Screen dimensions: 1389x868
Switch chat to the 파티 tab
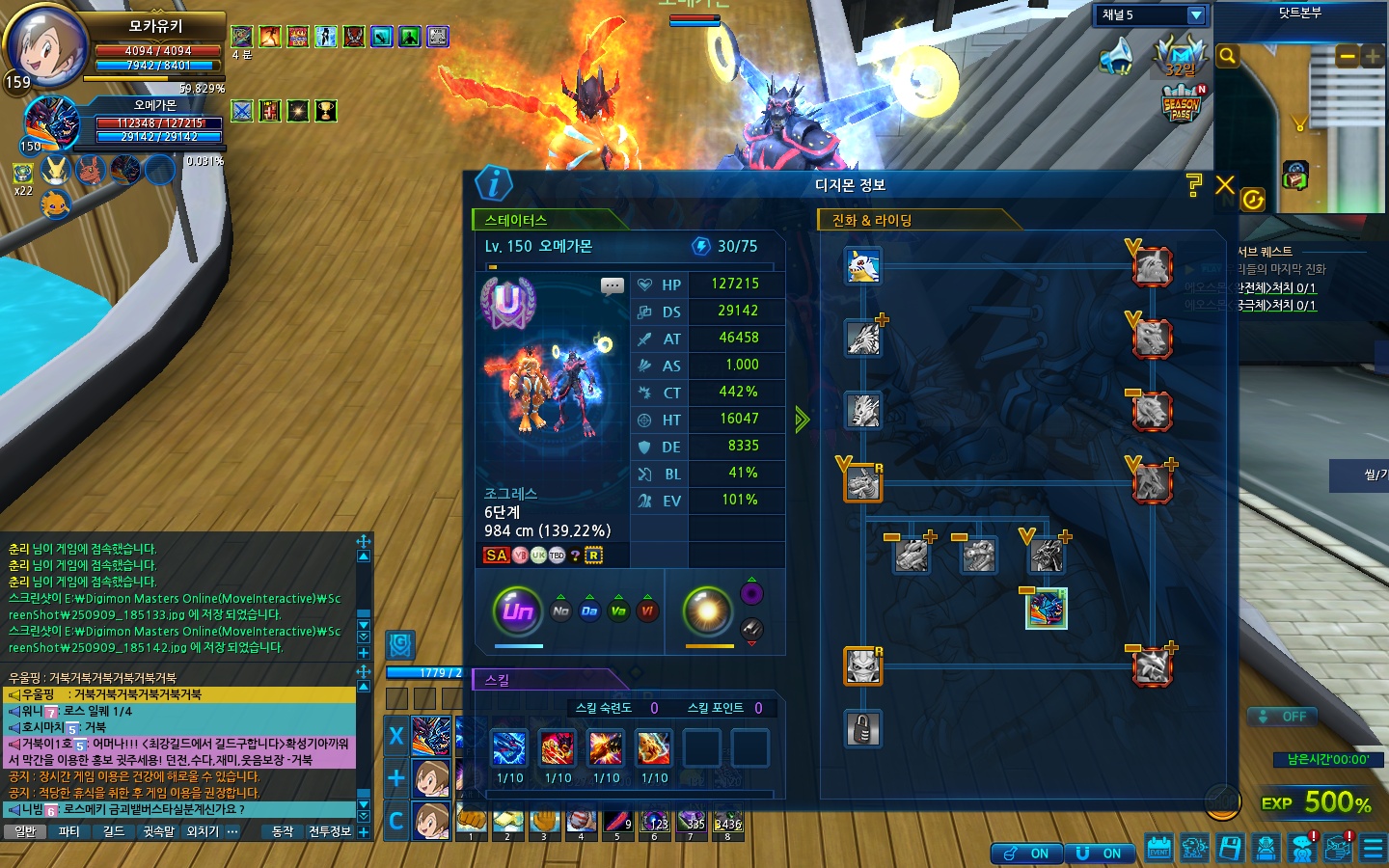tap(69, 831)
